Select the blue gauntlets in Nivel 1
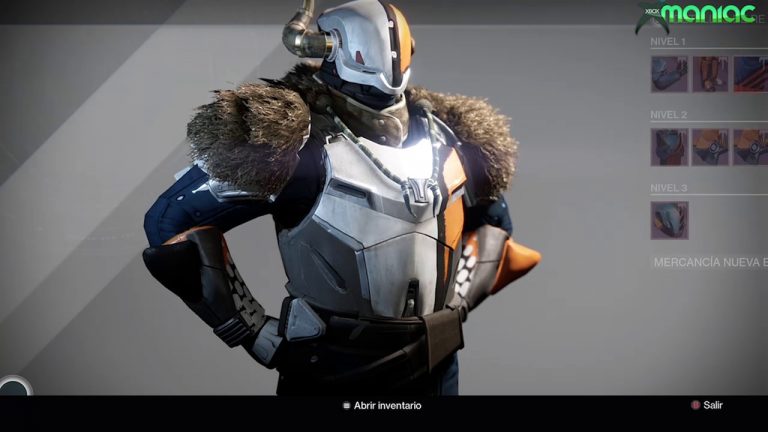This screenshot has height=432, width=768. click(669, 74)
